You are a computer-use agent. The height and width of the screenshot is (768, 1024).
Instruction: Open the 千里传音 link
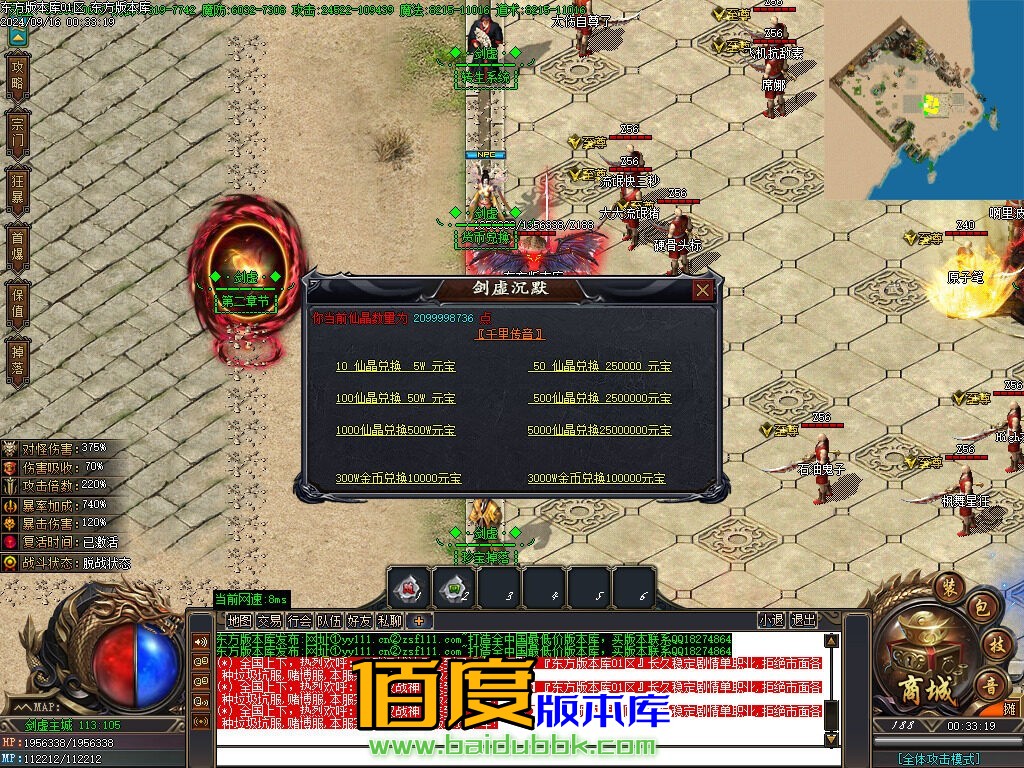510,334
